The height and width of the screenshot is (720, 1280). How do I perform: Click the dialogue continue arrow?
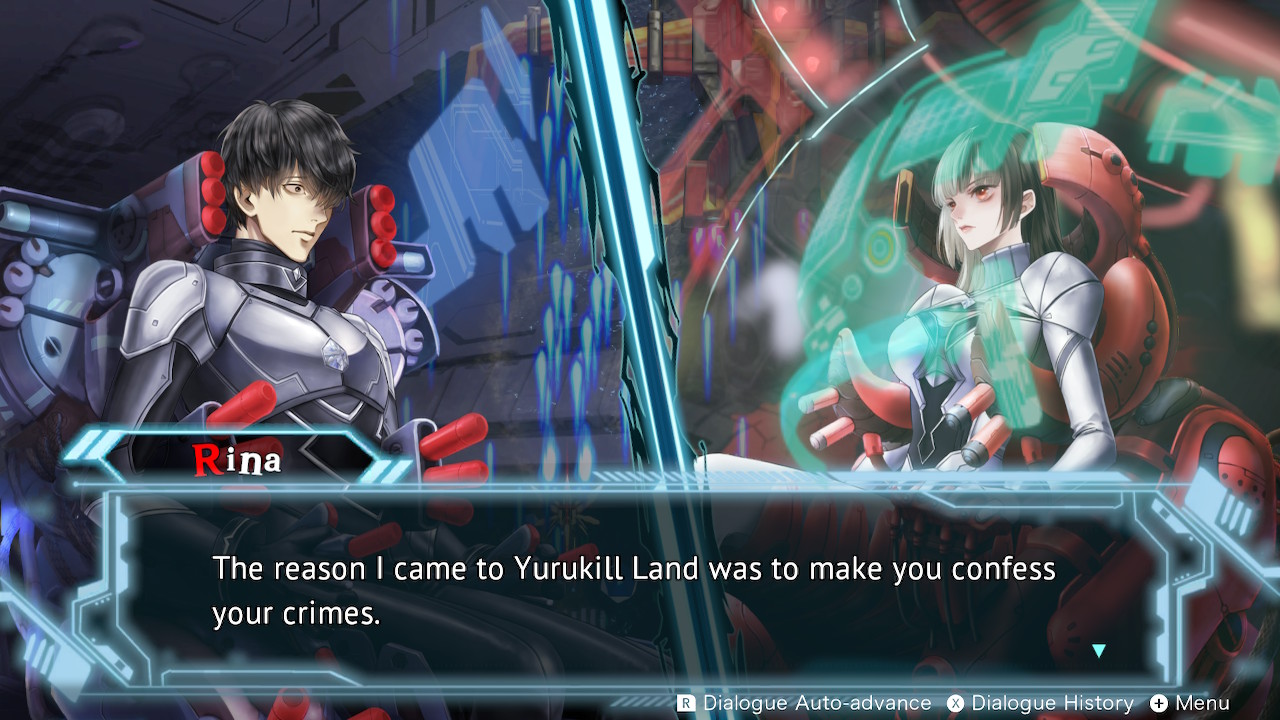coord(1099,651)
